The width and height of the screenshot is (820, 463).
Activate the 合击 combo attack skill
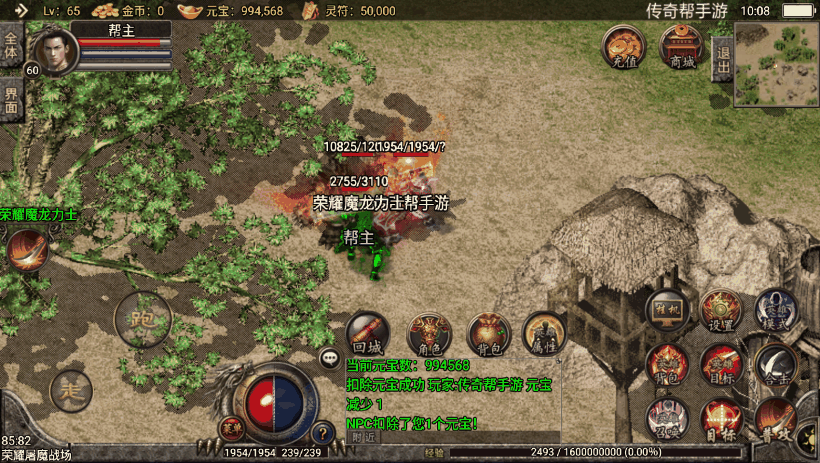pos(775,364)
